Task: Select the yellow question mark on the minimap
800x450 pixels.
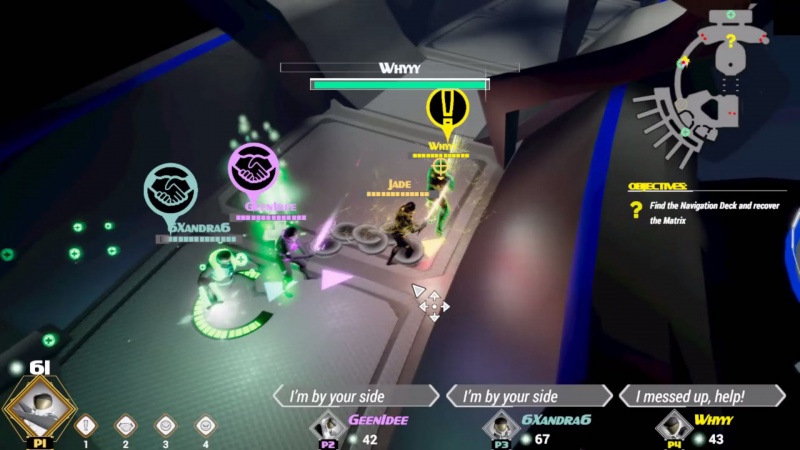Action: 731,41
